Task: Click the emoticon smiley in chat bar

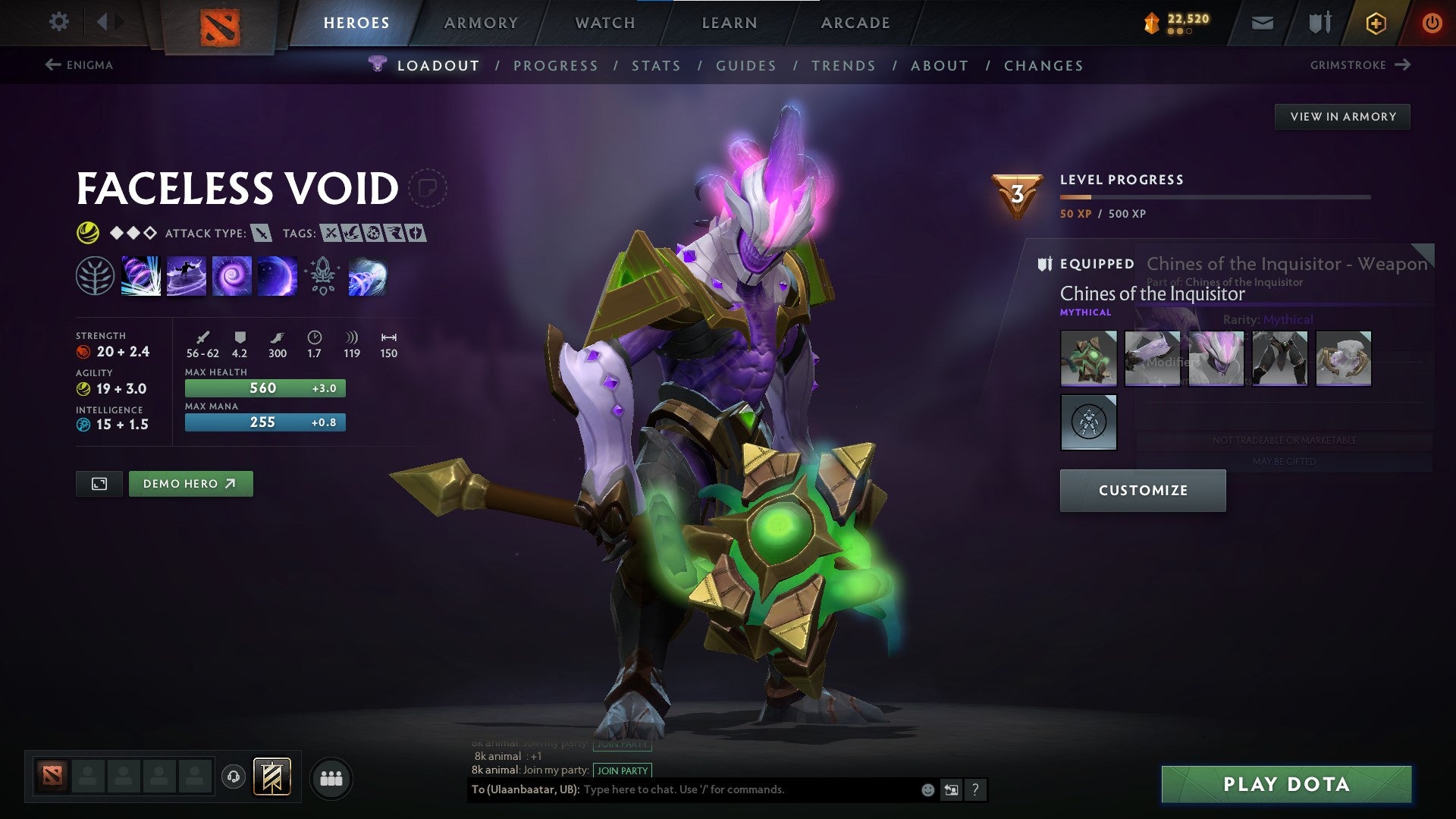Action: 927,789
